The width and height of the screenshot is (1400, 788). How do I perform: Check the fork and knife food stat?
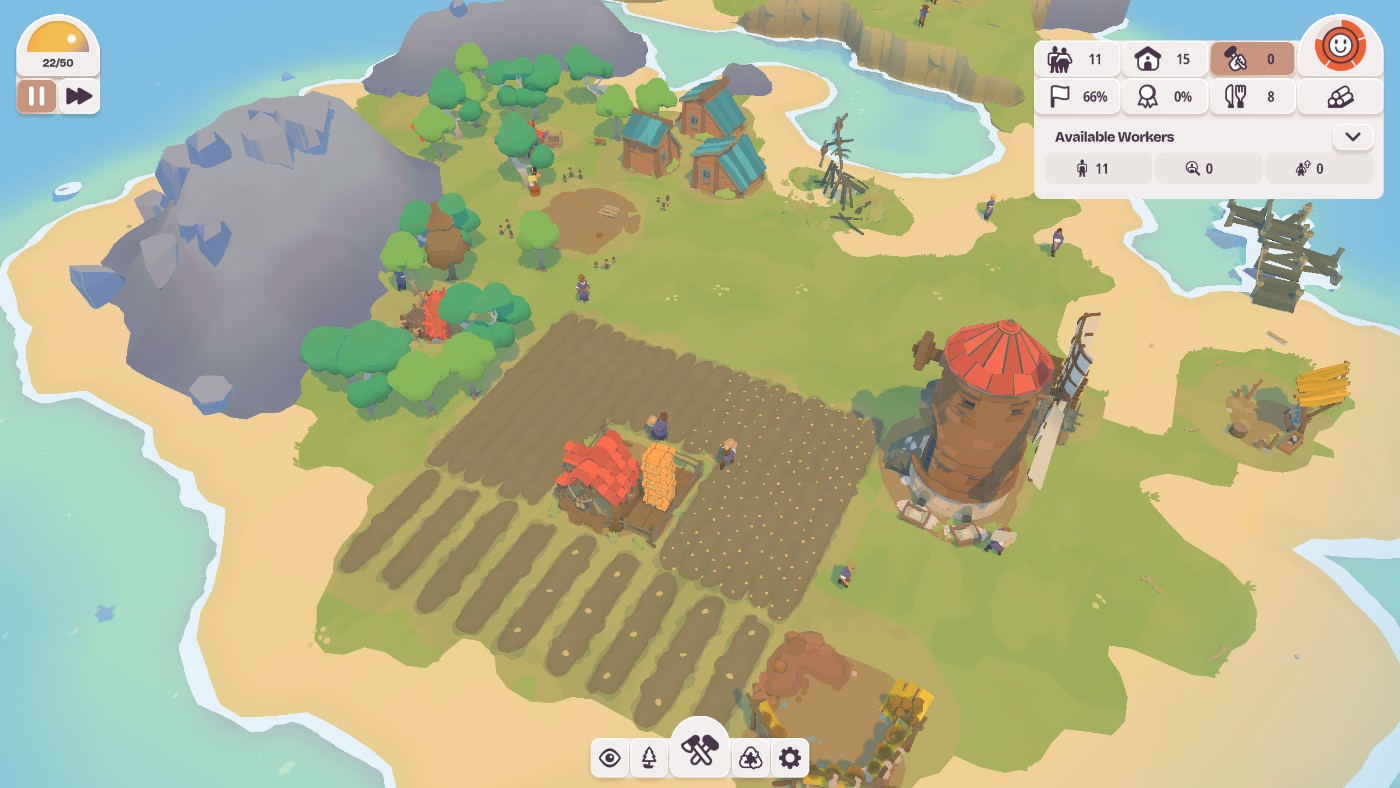click(1252, 97)
